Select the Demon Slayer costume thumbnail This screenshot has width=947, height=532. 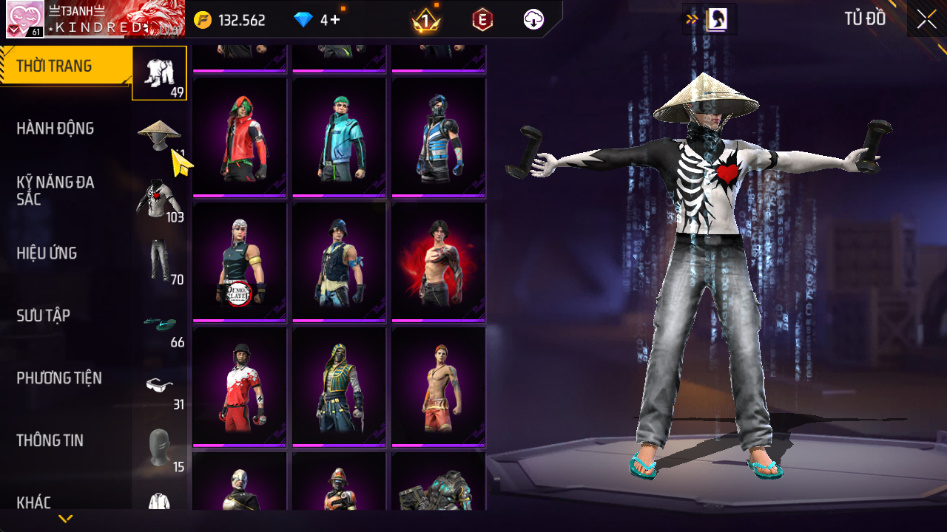(x=239, y=262)
